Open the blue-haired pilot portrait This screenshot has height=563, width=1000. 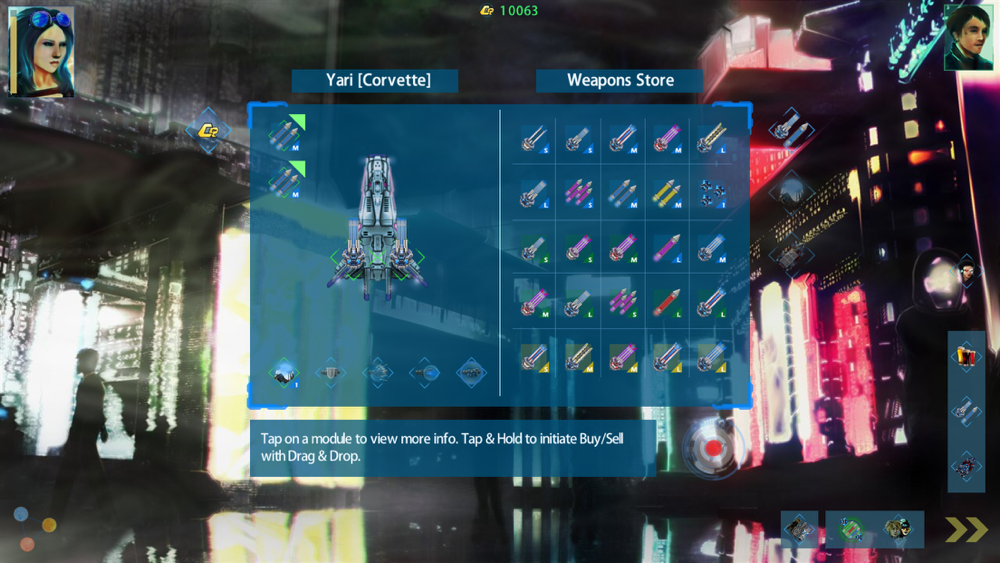click(x=41, y=52)
